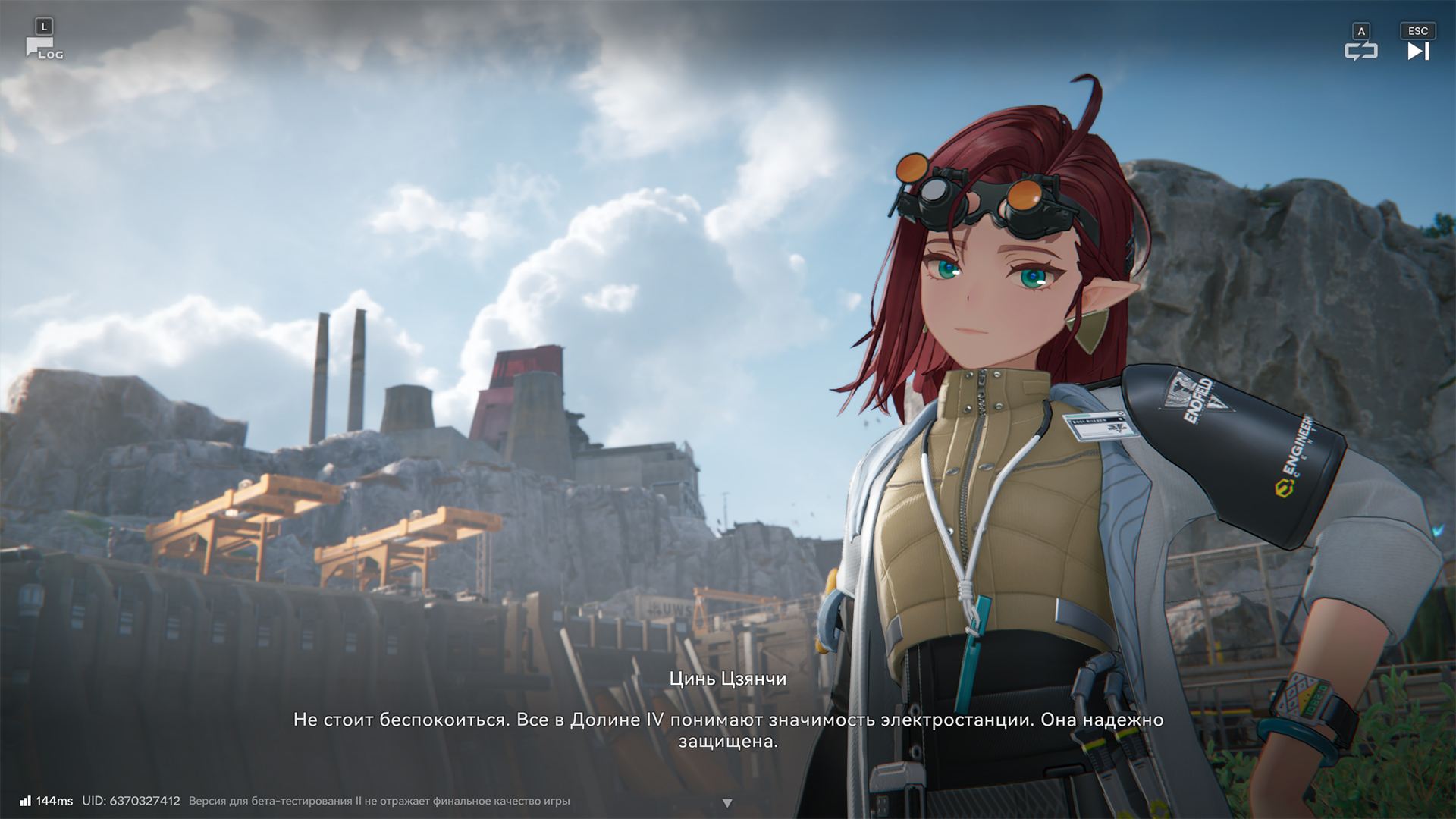Screen dimensions: 1456x819
Task: Expand dialogue via the bottom triangle indicator
Action: click(728, 802)
